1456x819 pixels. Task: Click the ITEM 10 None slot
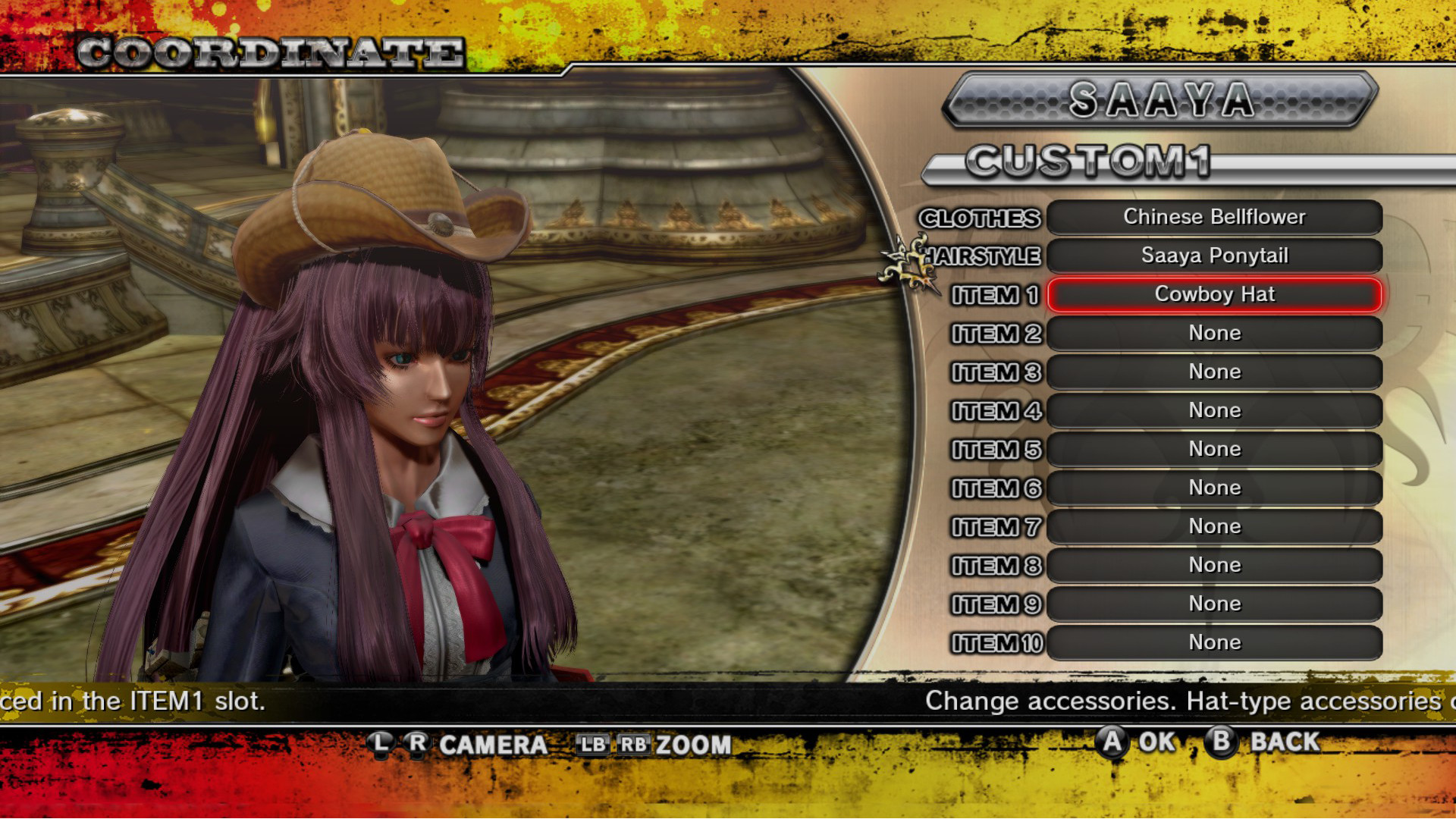[x=1213, y=642]
